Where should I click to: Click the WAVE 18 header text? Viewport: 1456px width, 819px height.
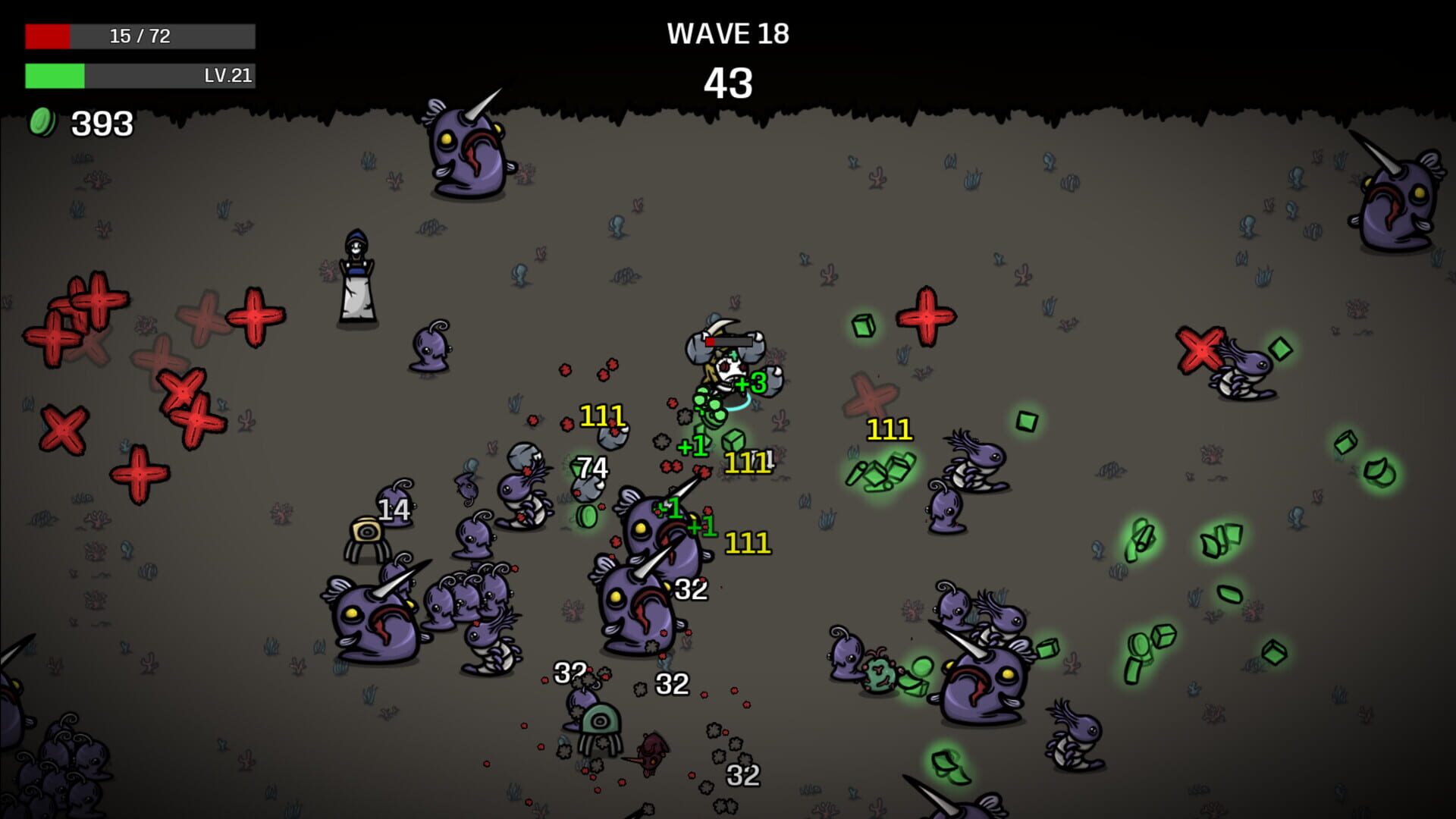pos(728,33)
